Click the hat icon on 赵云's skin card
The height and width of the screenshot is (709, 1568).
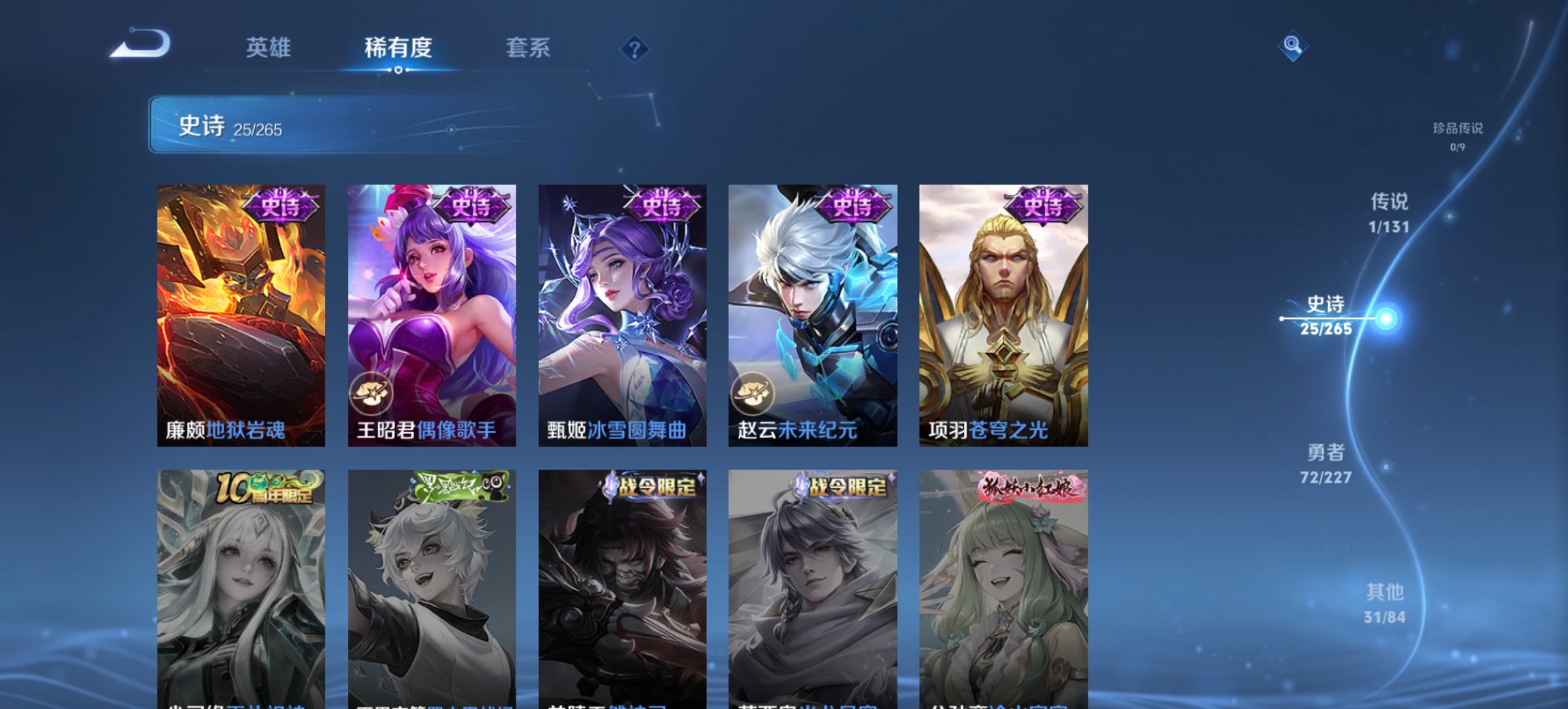pos(750,392)
